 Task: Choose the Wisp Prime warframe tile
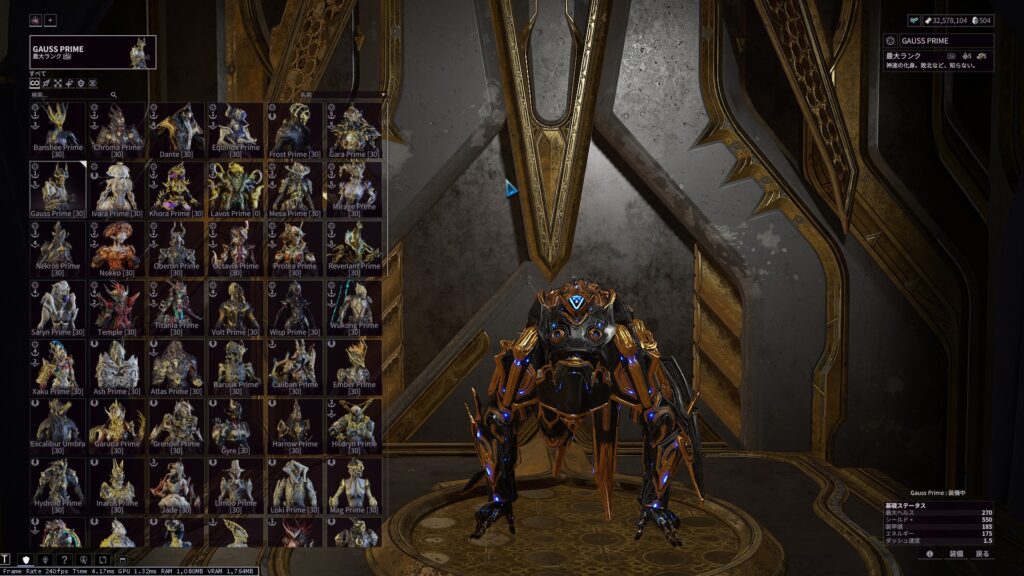coord(295,307)
